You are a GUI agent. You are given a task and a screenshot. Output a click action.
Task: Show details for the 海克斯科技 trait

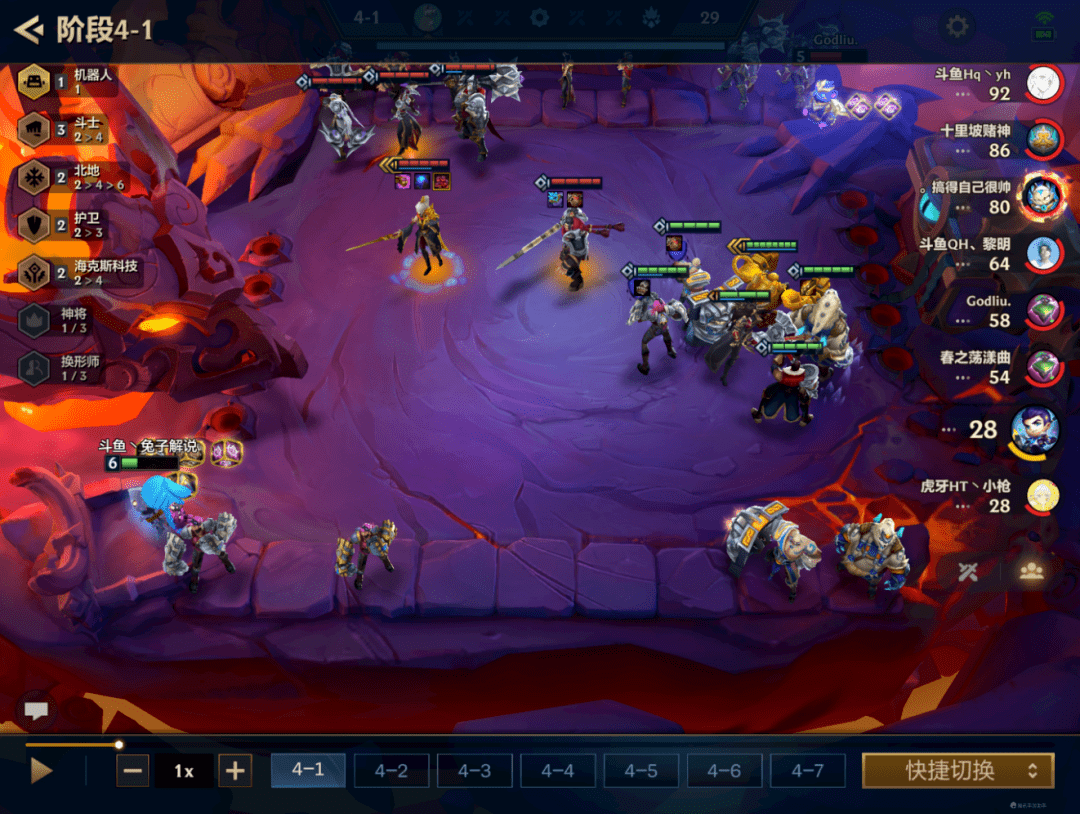click(x=34, y=272)
